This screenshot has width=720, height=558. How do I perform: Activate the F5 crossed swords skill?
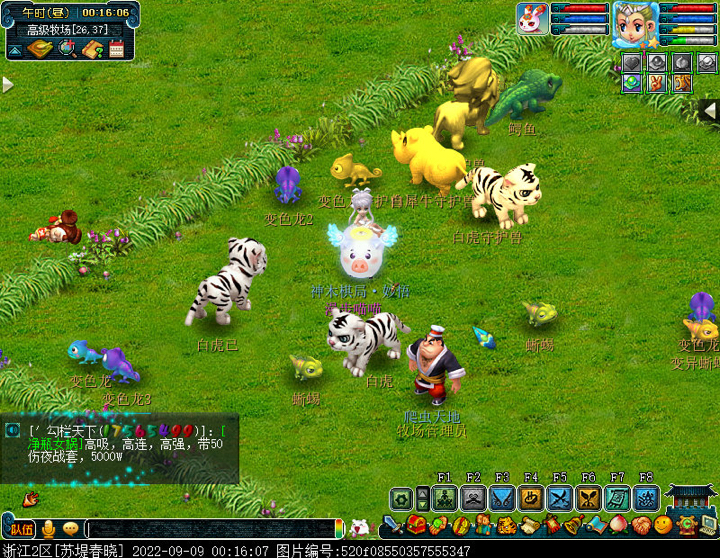(560, 498)
